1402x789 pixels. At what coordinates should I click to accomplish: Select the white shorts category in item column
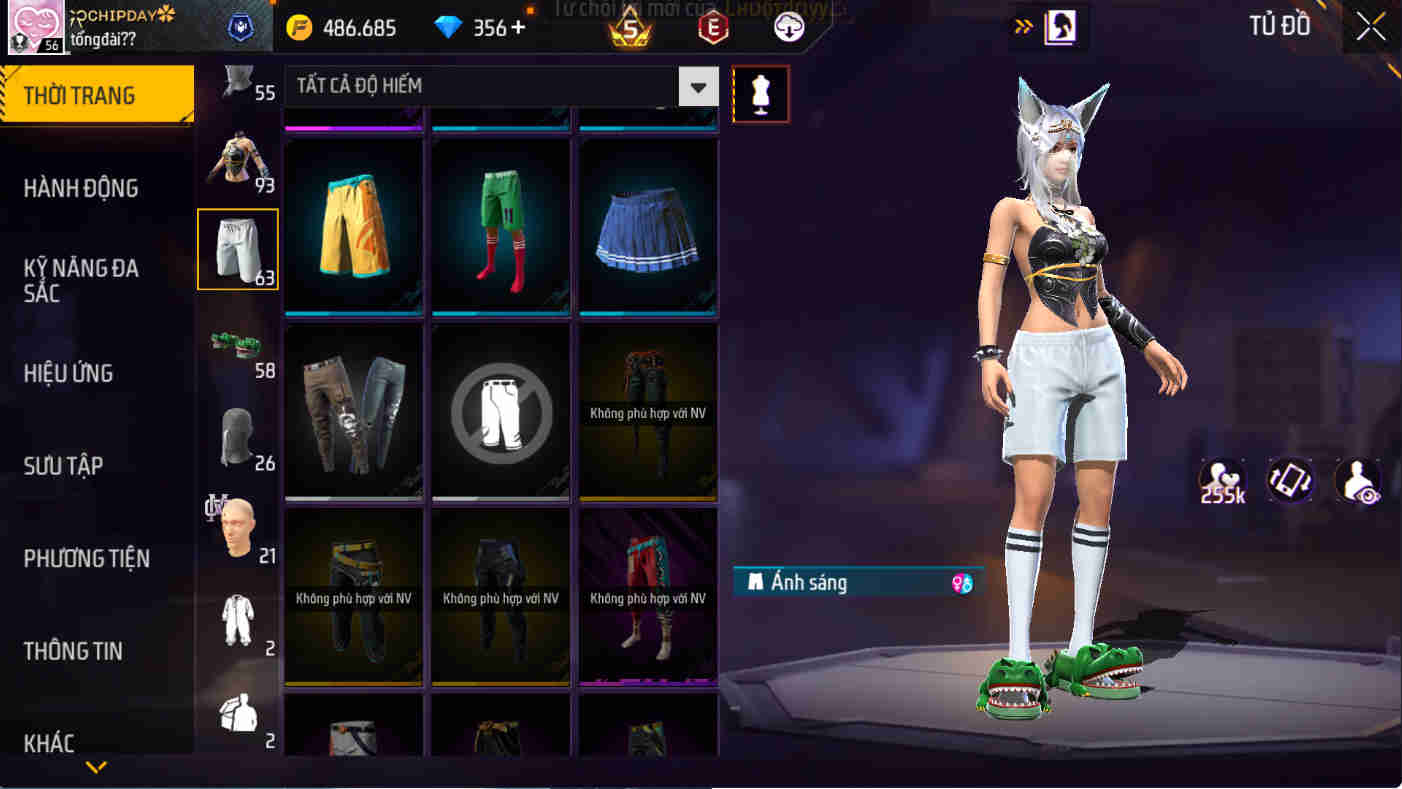click(x=238, y=248)
